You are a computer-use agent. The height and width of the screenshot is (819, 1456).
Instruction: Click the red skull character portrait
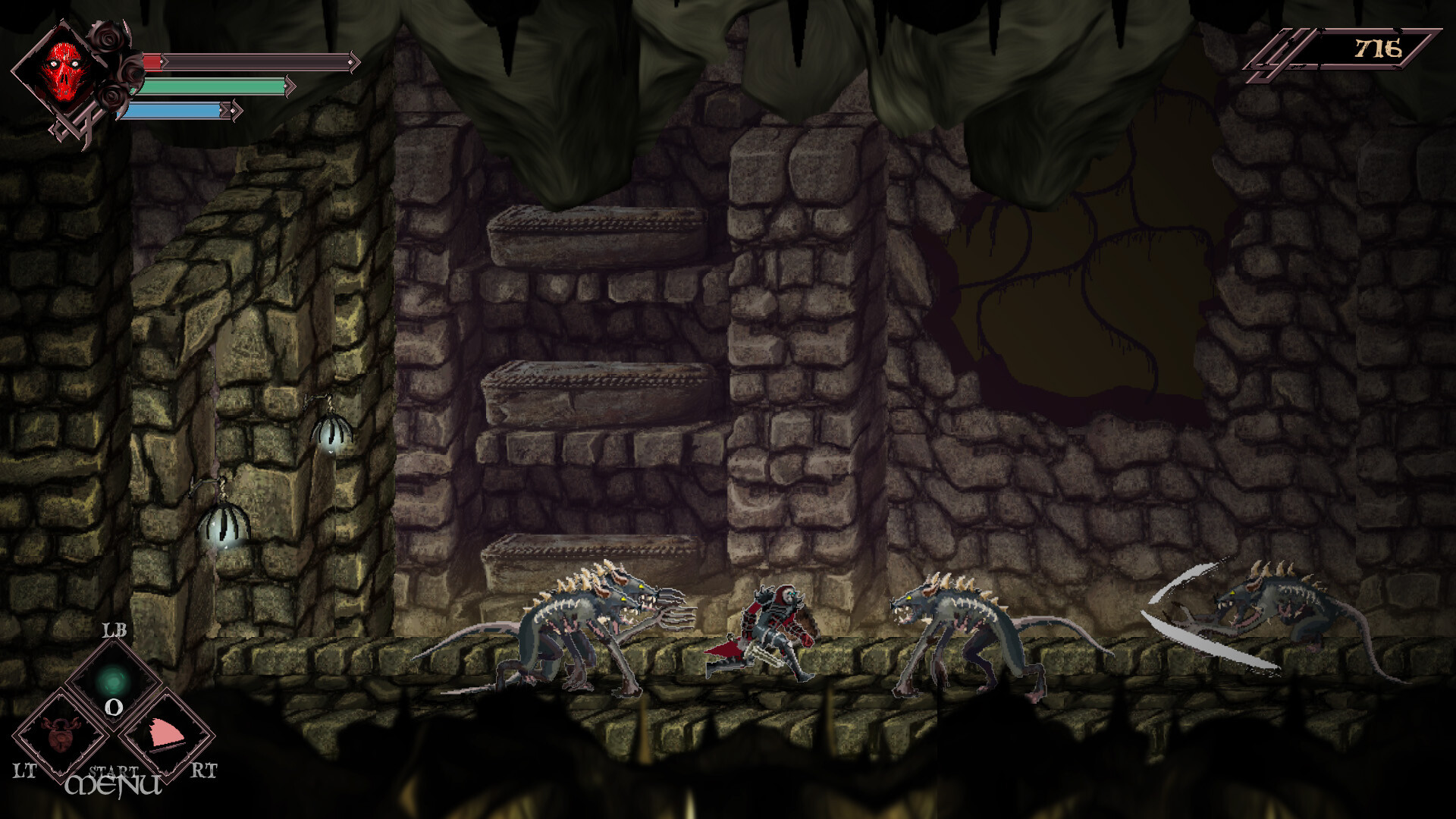click(x=64, y=68)
